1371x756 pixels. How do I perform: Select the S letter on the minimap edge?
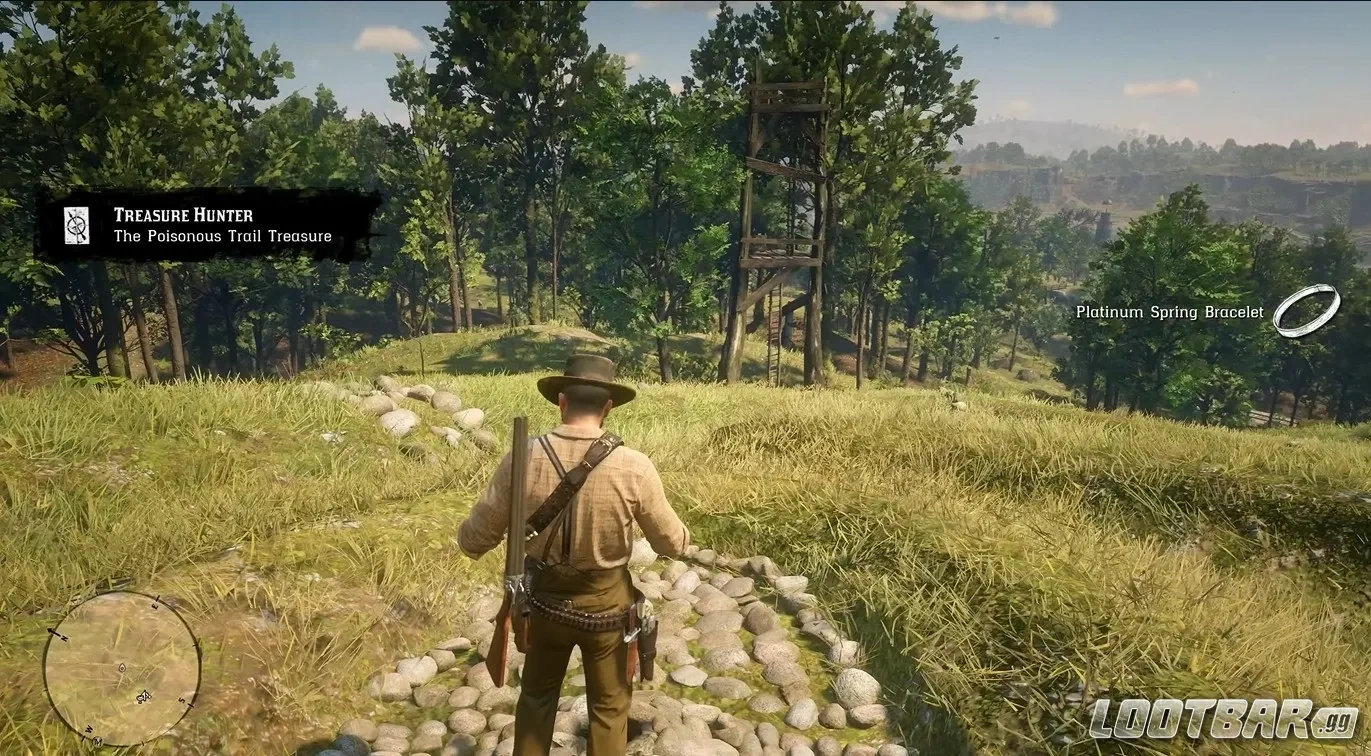tap(182, 700)
